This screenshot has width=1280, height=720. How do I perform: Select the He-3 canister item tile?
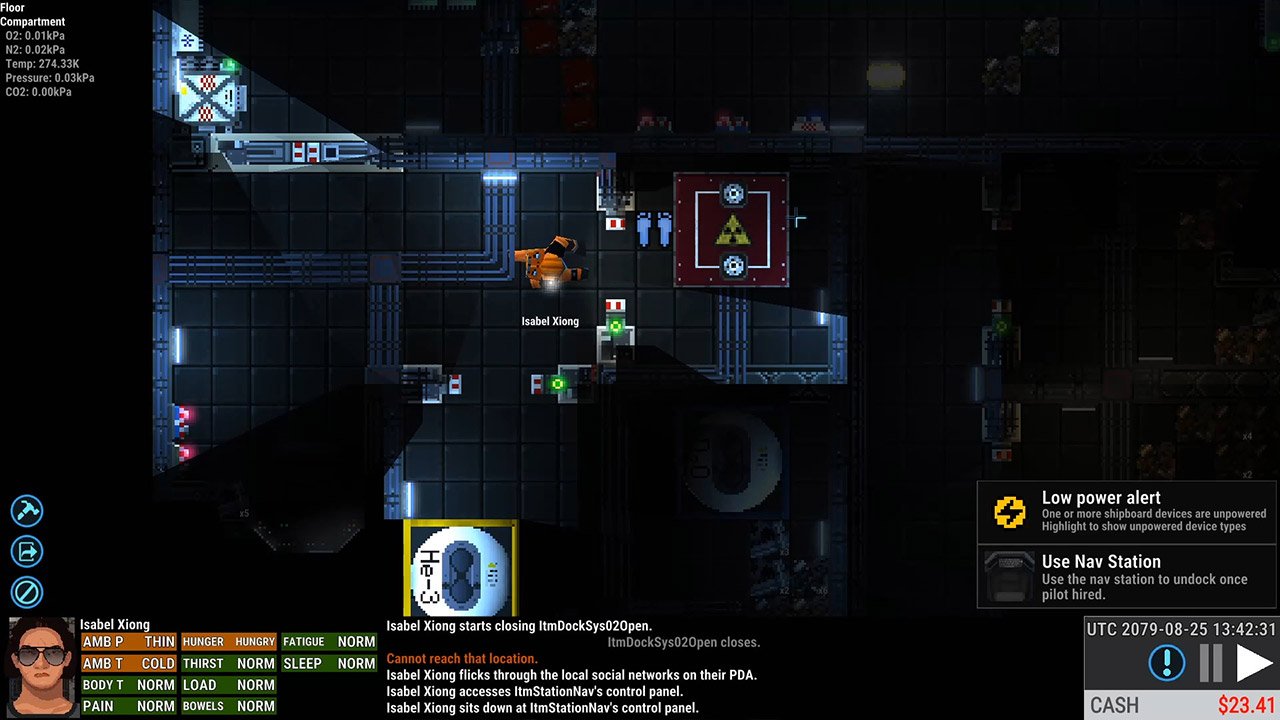click(x=460, y=568)
